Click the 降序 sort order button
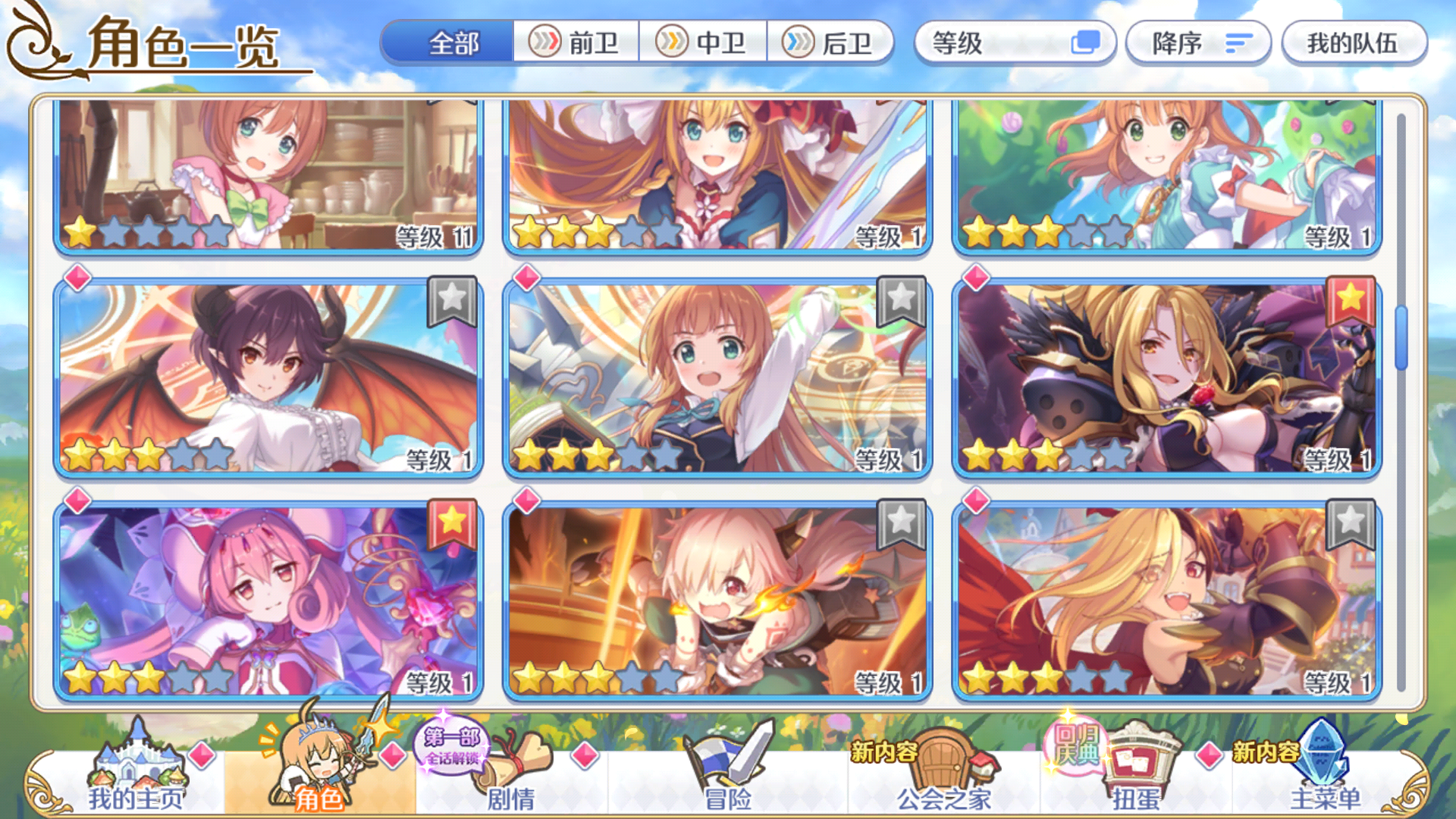 [x=1198, y=44]
